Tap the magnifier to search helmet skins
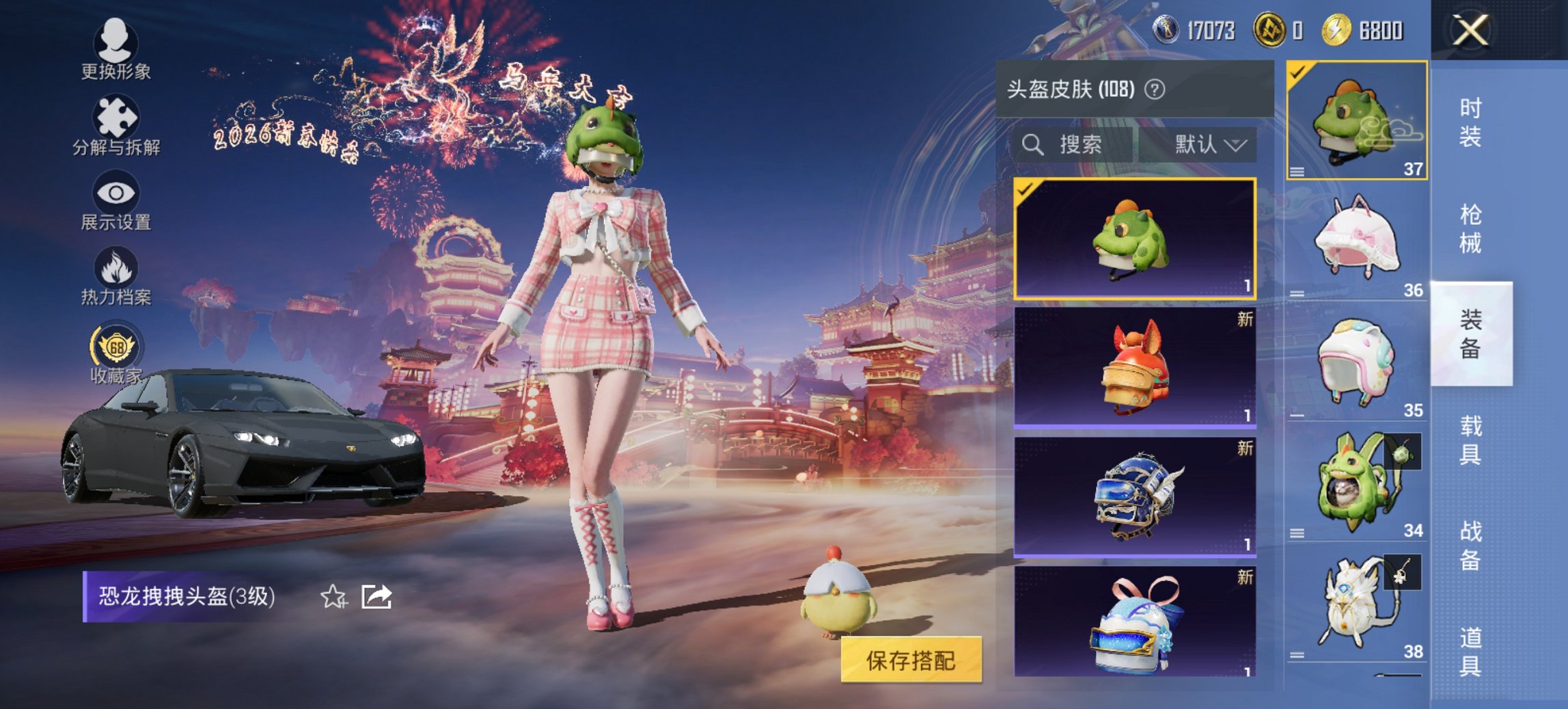This screenshot has width=1568, height=709. [1032, 144]
